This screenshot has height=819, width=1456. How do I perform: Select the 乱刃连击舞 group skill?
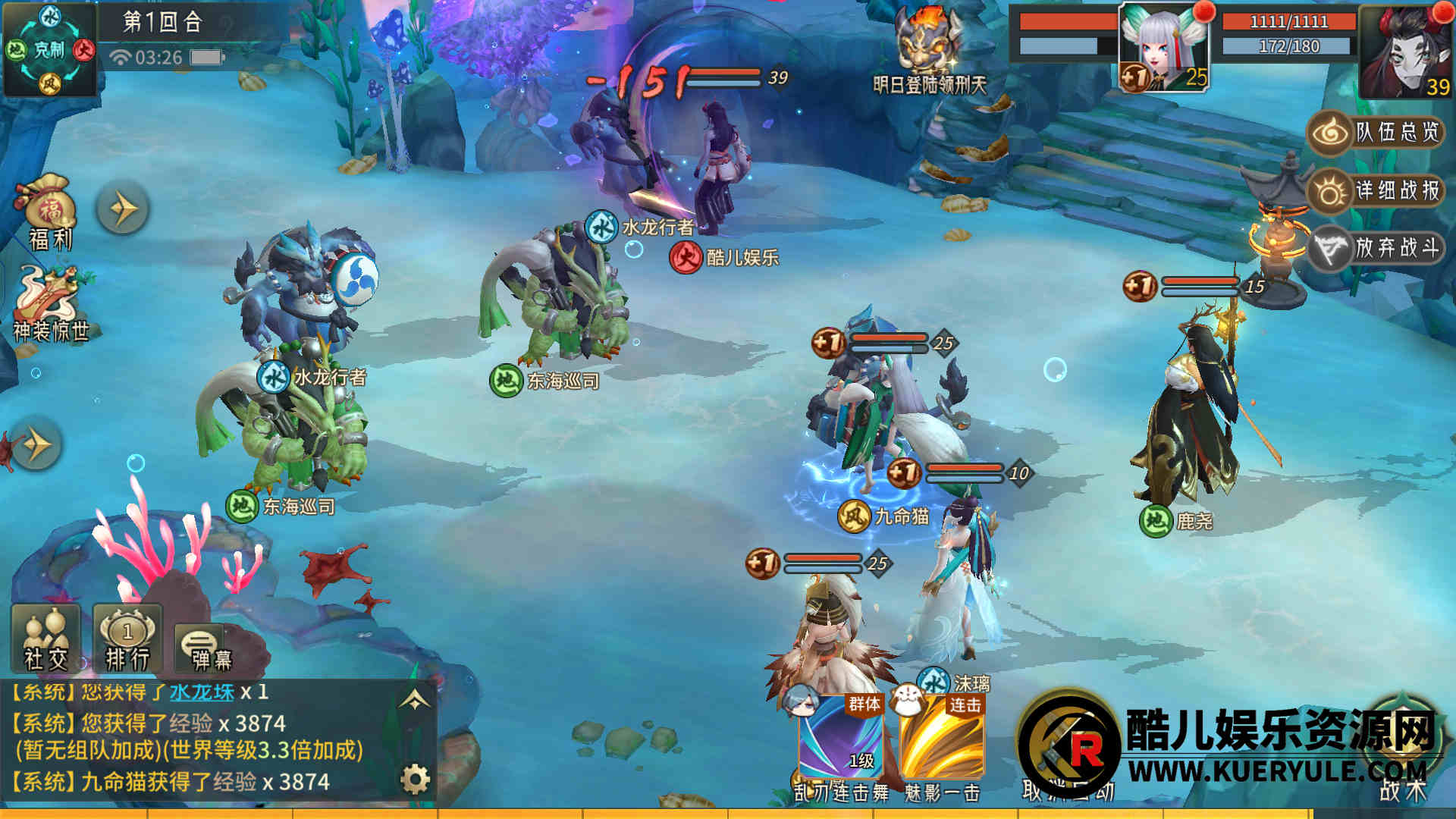click(x=841, y=739)
